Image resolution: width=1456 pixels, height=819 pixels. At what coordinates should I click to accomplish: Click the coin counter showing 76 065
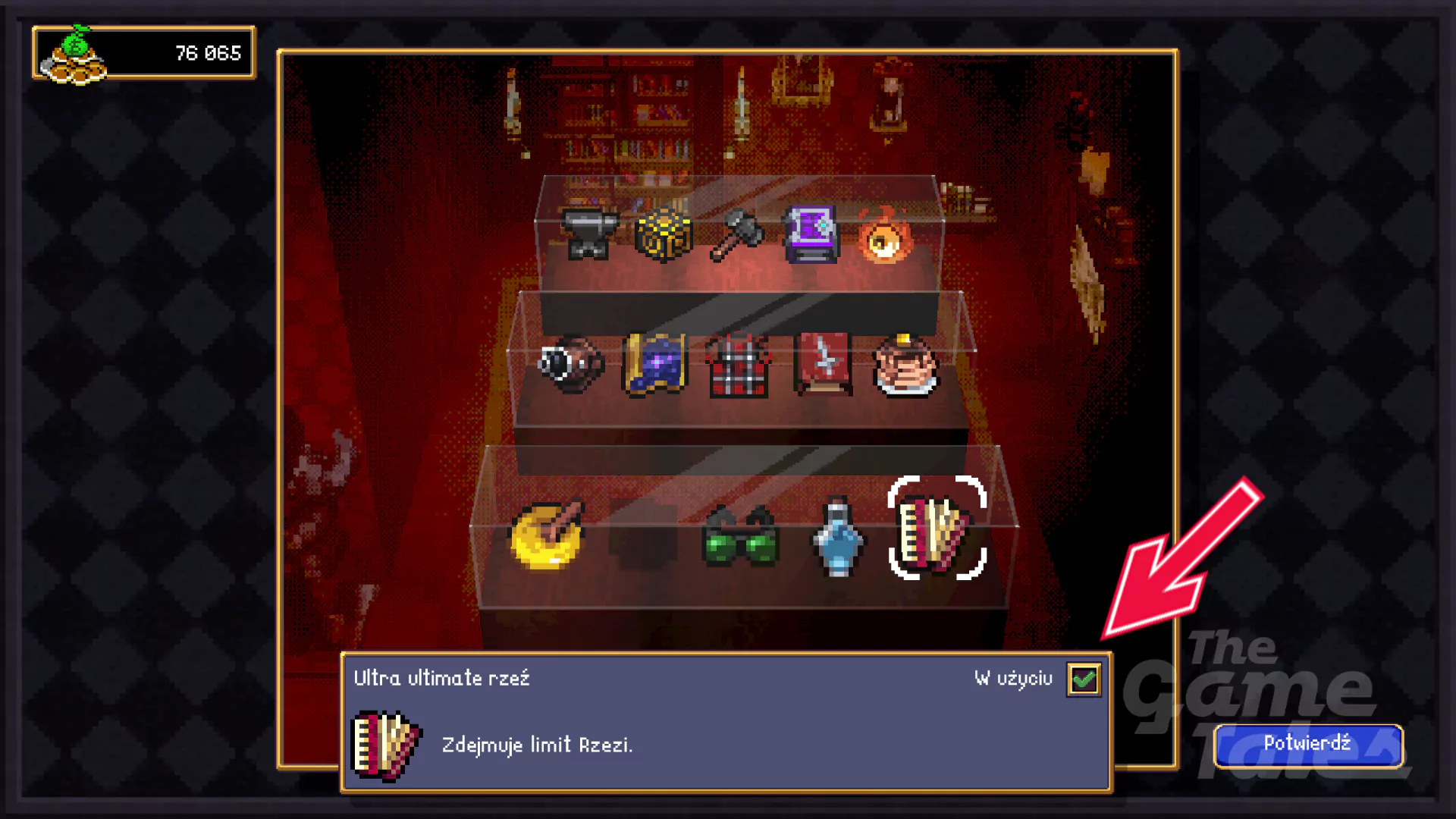(x=208, y=52)
